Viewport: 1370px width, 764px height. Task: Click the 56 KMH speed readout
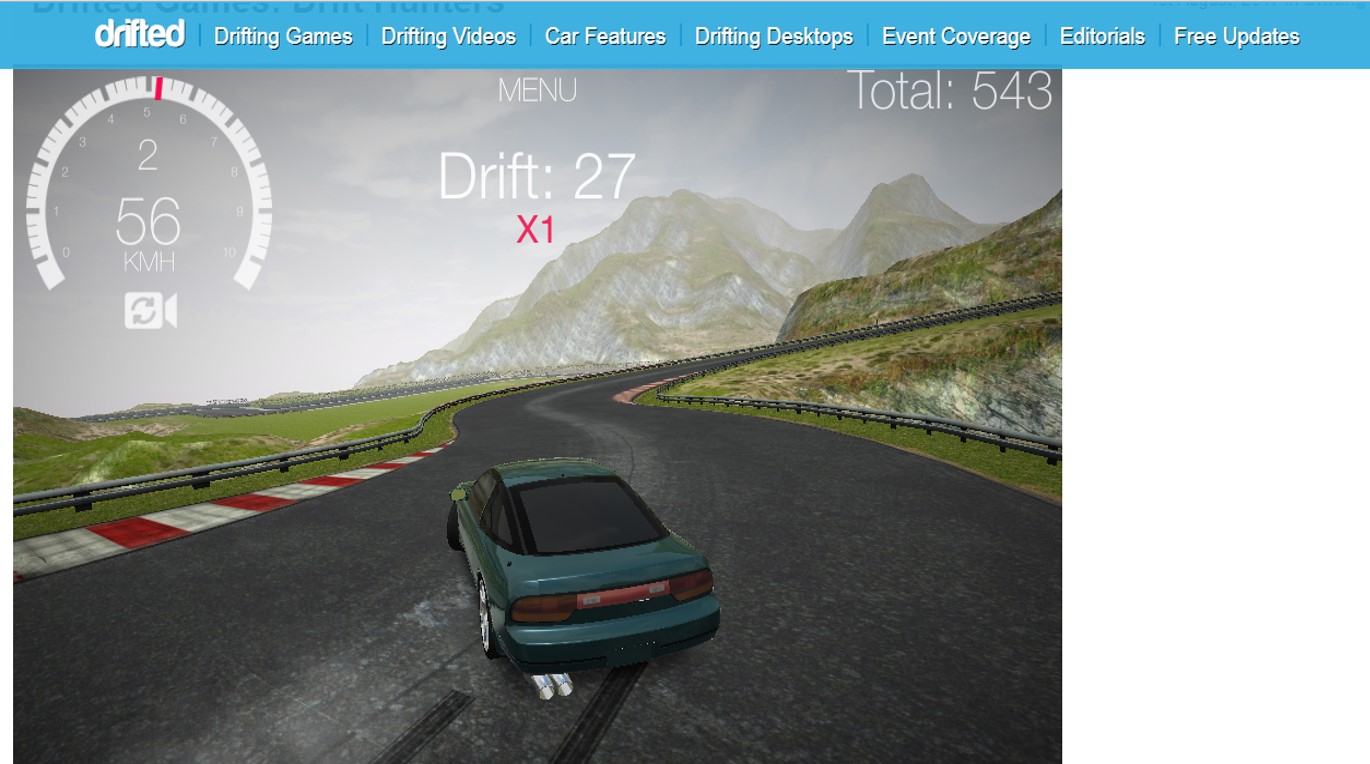pyautogui.click(x=149, y=225)
